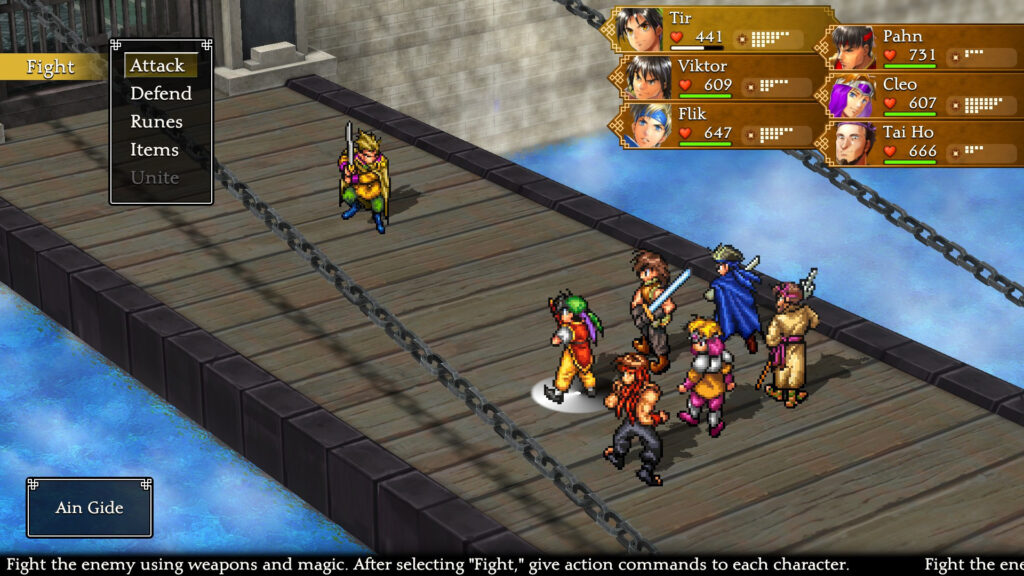Select Defend from the battle menu

(160, 93)
